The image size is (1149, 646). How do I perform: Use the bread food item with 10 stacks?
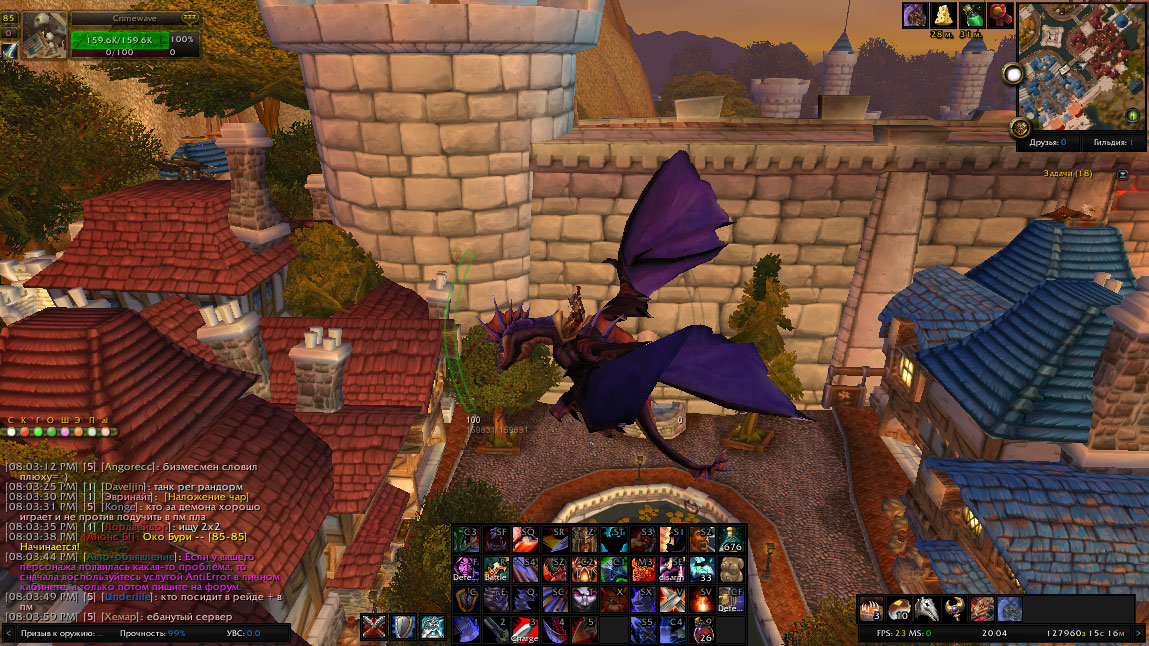(899, 608)
